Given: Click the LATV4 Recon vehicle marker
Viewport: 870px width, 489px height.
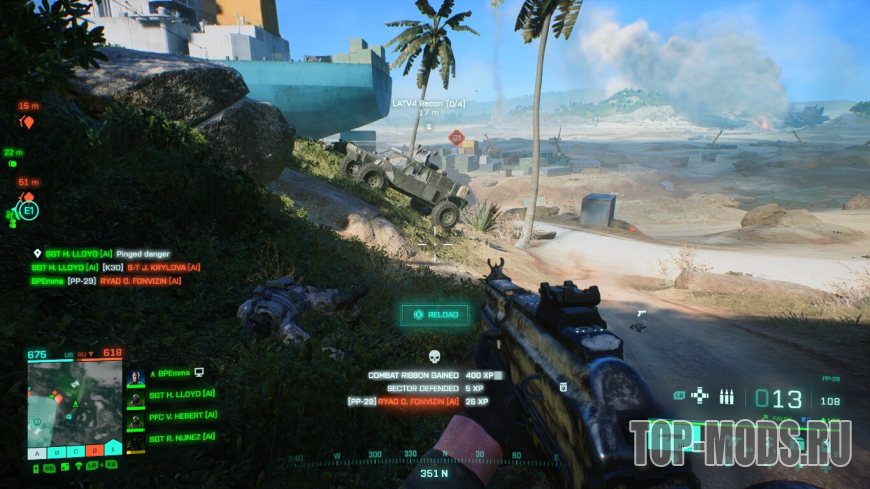Looking at the screenshot, I should [x=429, y=103].
